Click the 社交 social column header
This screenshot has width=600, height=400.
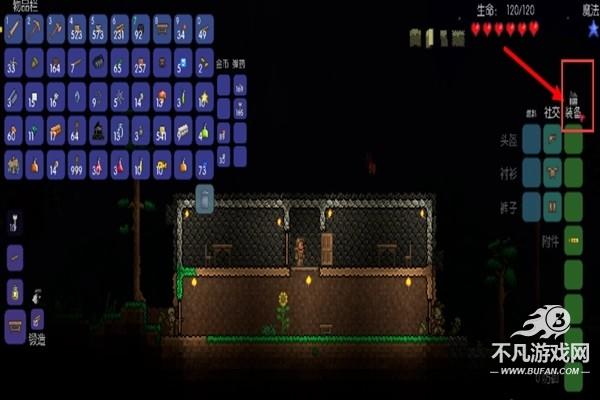(552, 113)
